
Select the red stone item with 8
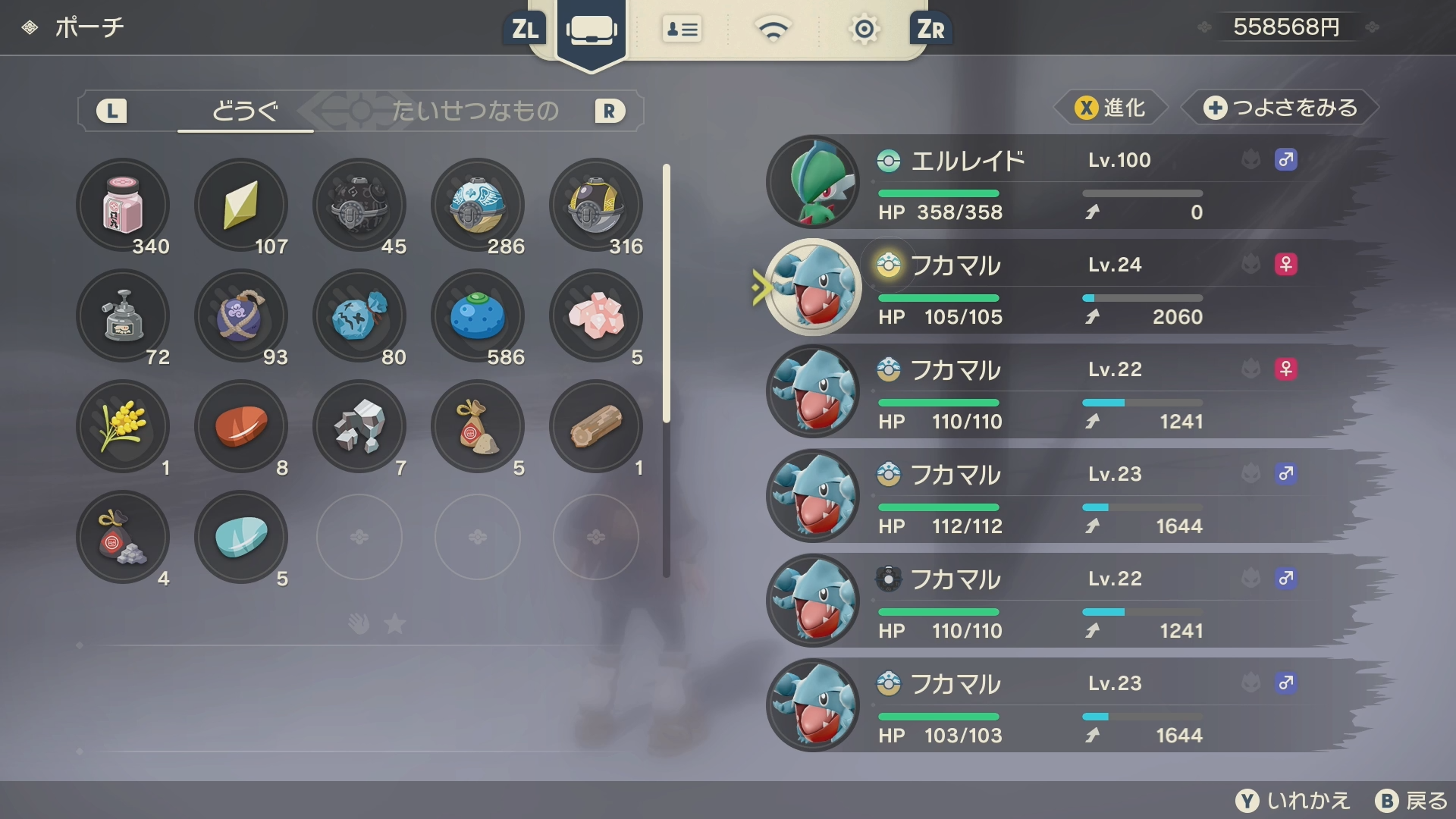241,426
